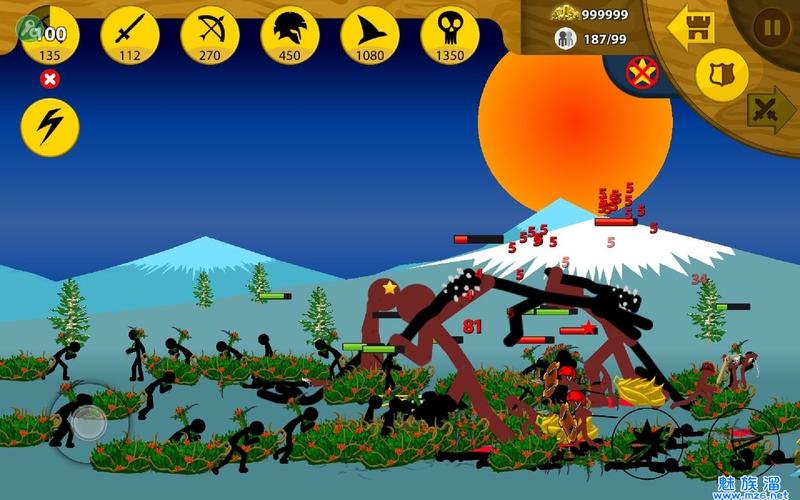Pause the game
The height and width of the screenshot is (500, 800).
[x=771, y=27]
